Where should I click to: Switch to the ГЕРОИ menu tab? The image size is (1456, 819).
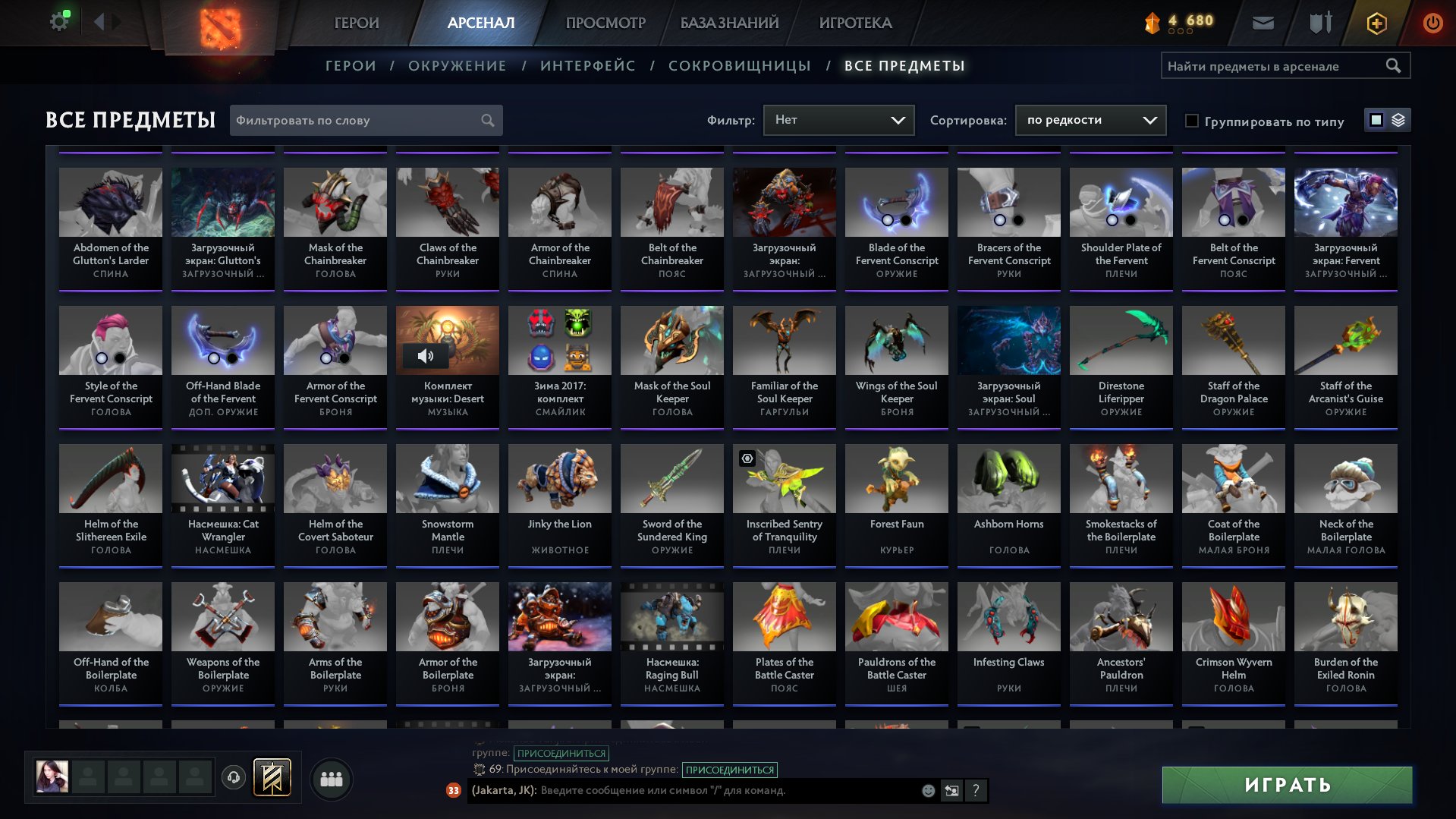(x=355, y=23)
